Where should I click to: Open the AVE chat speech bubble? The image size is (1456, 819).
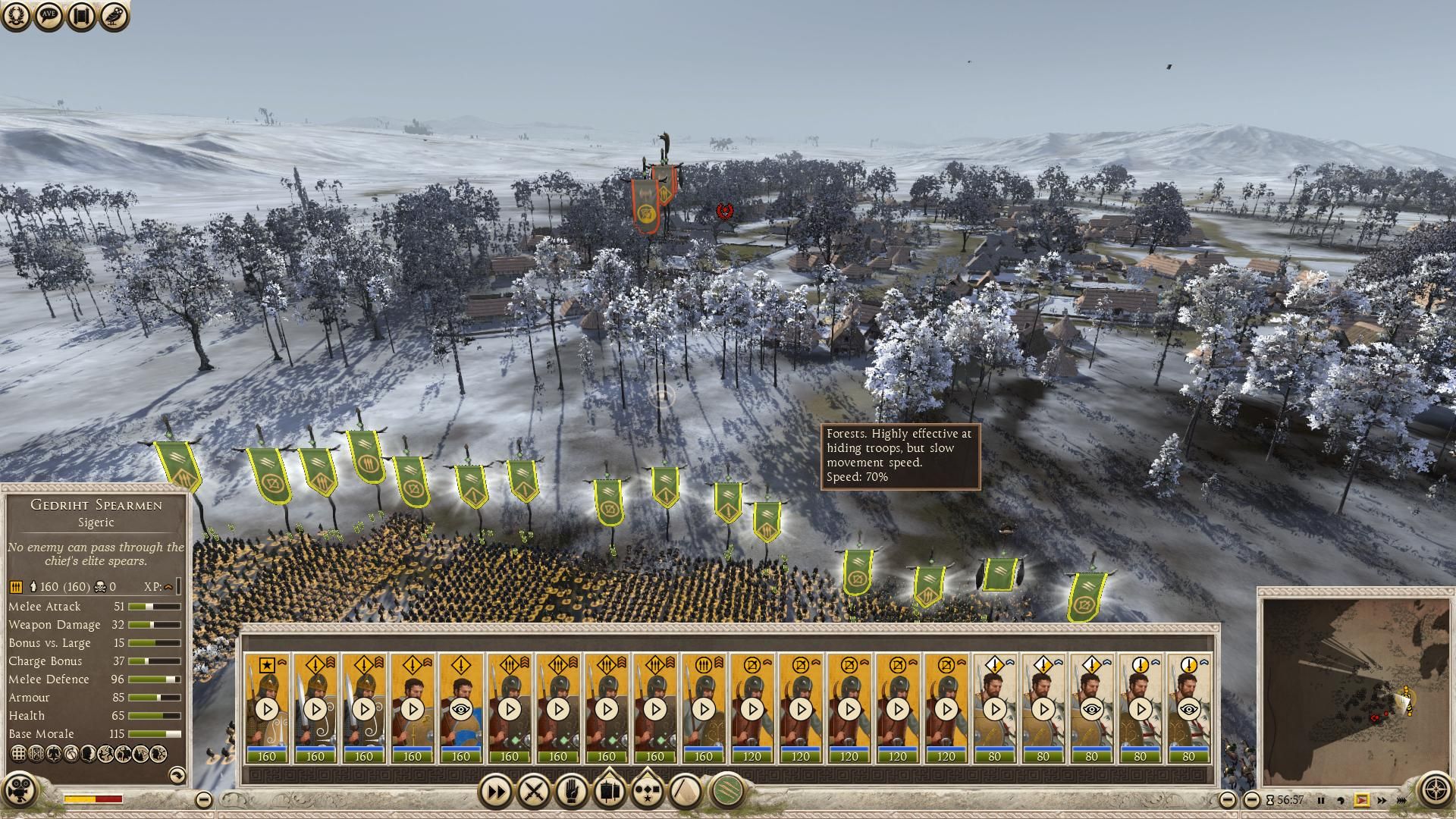49,16
